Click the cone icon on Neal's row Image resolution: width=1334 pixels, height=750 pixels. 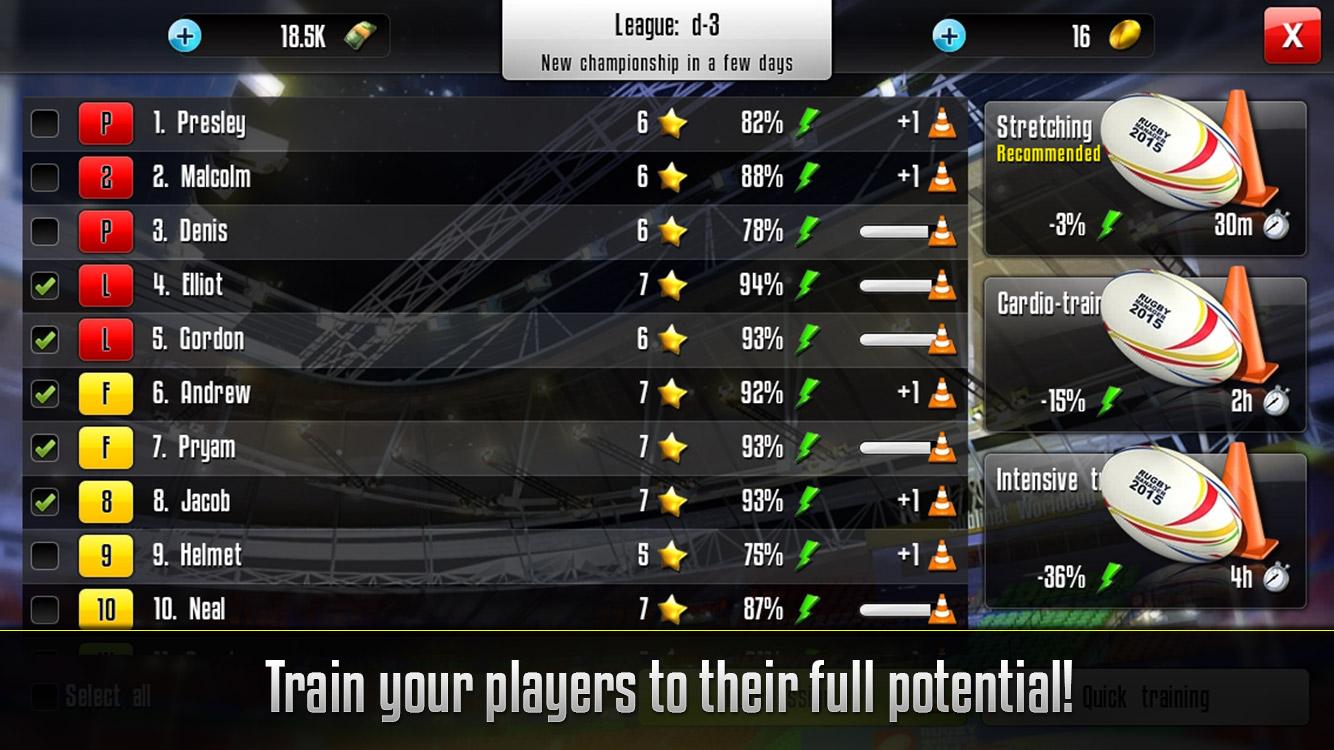coord(944,609)
